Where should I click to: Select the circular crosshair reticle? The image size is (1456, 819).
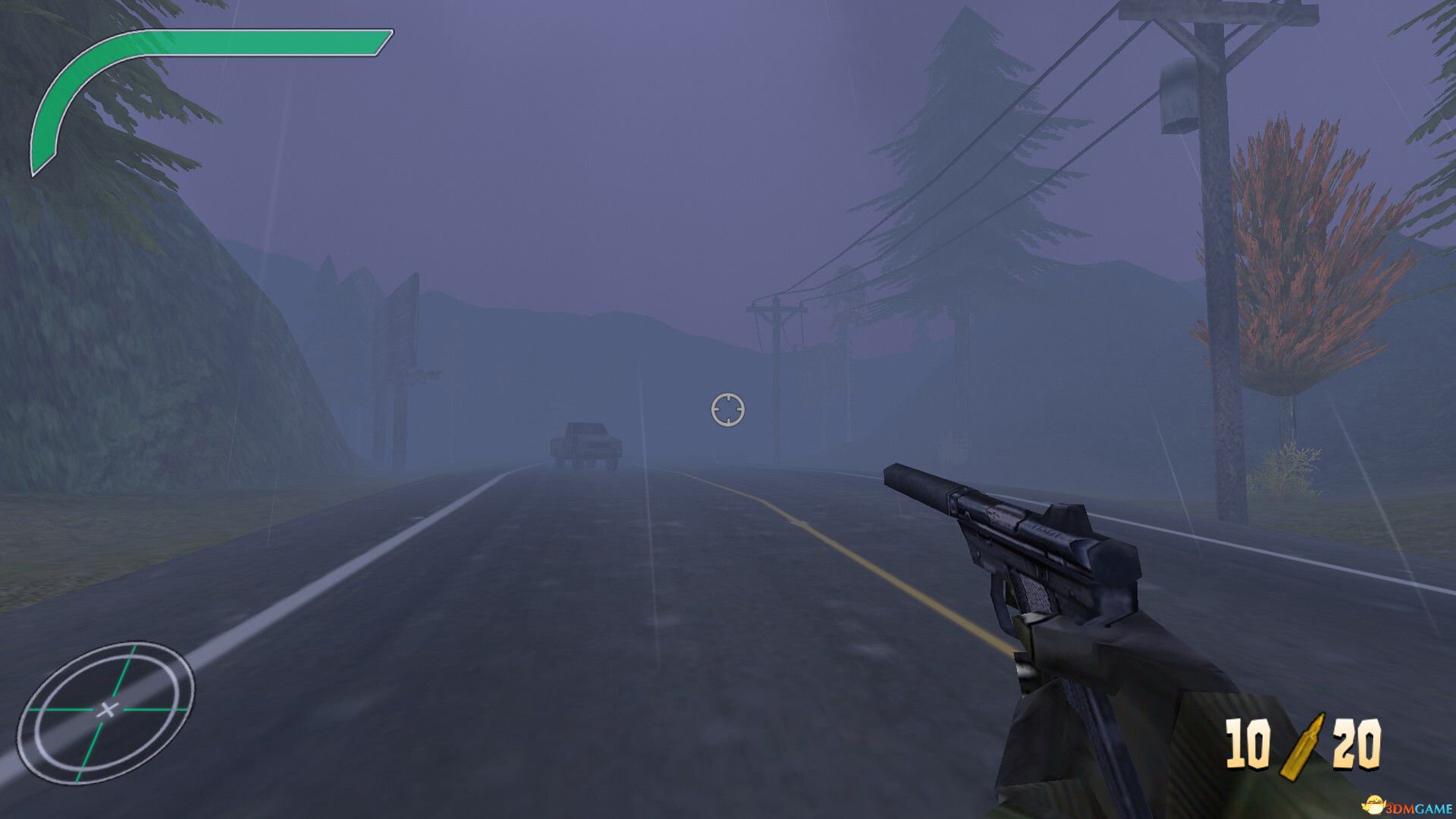[x=727, y=409]
